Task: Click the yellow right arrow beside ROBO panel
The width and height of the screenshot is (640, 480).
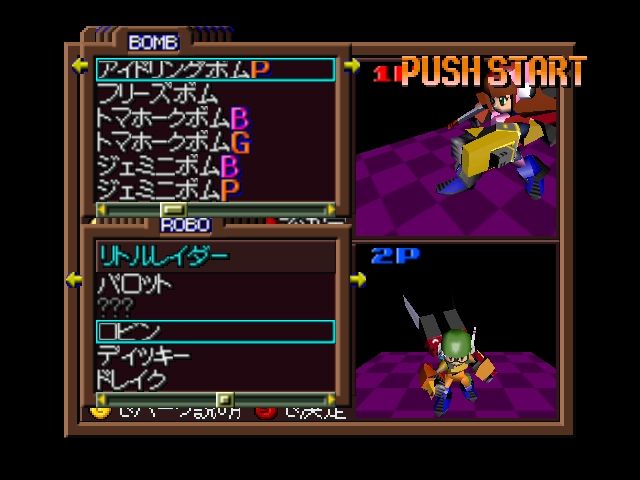Action: (359, 280)
